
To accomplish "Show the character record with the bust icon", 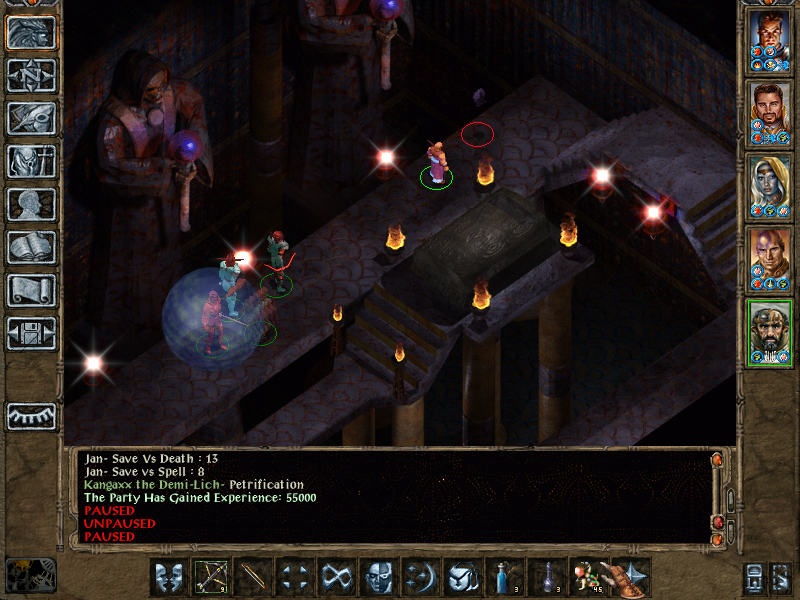I will [x=31, y=204].
